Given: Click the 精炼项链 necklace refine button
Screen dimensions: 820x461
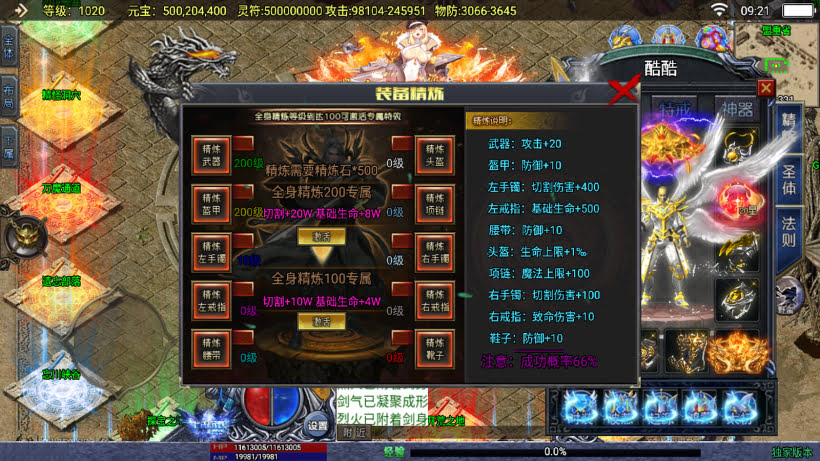Looking at the screenshot, I should 434,203.
